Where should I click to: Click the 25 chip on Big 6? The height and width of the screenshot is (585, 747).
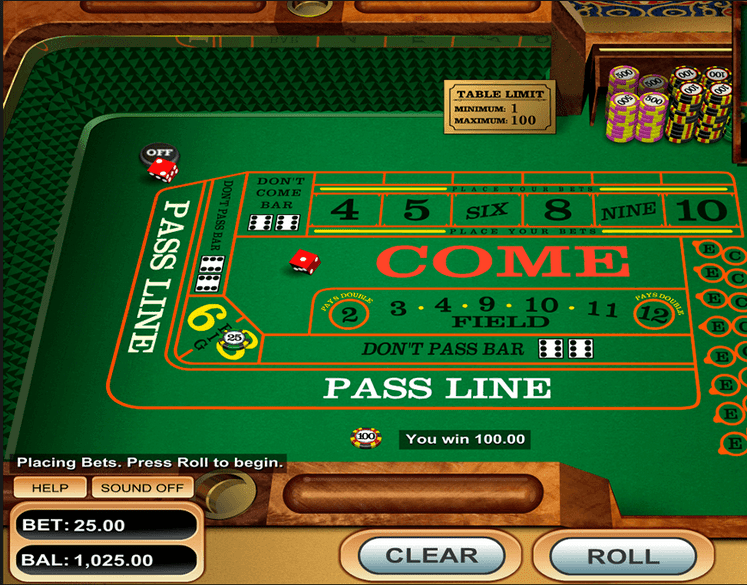233,339
